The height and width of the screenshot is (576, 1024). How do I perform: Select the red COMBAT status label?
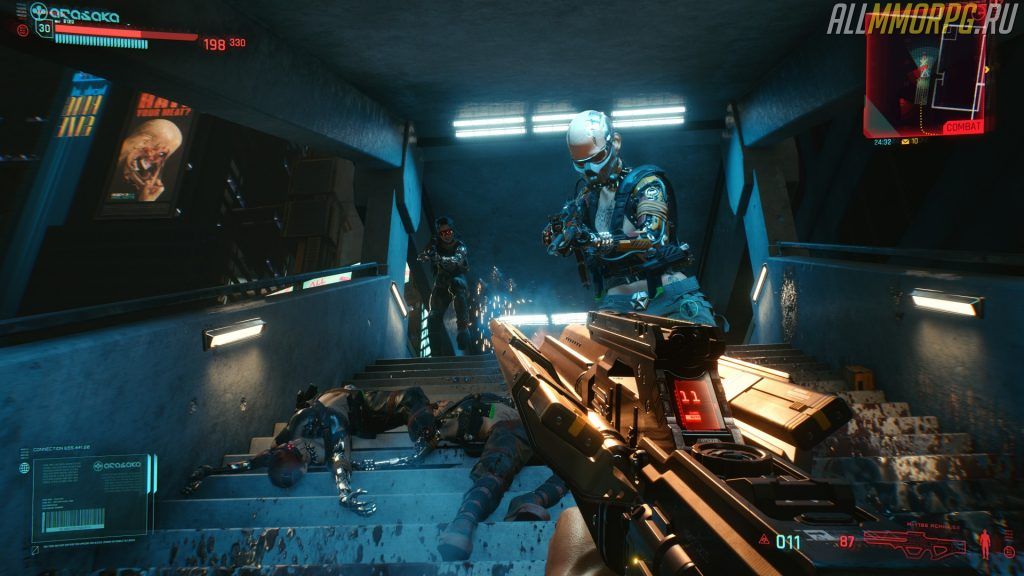(964, 127)
